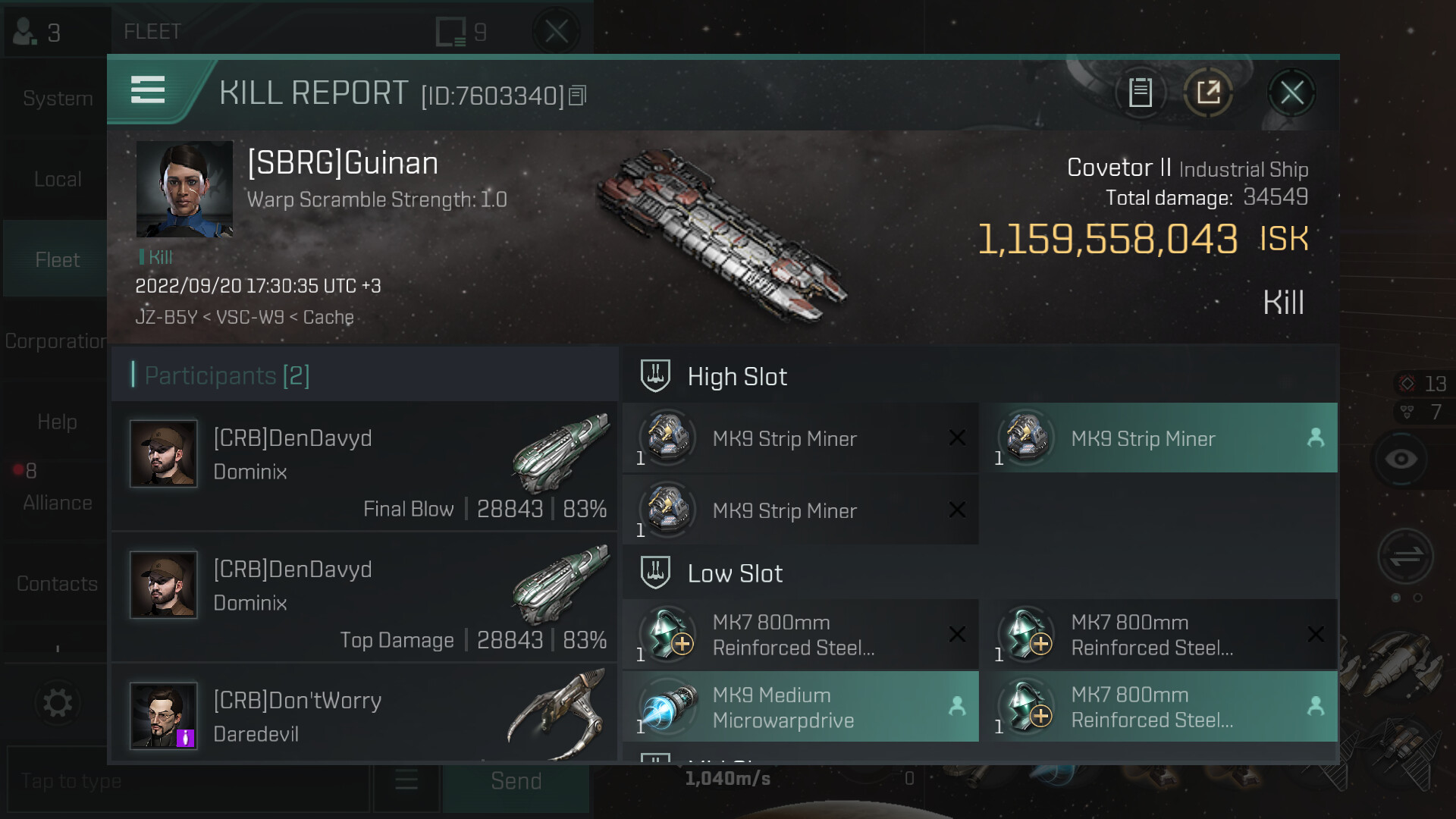
Task: Close the Fleet chat panel
Action: click(x=556, y=32)
